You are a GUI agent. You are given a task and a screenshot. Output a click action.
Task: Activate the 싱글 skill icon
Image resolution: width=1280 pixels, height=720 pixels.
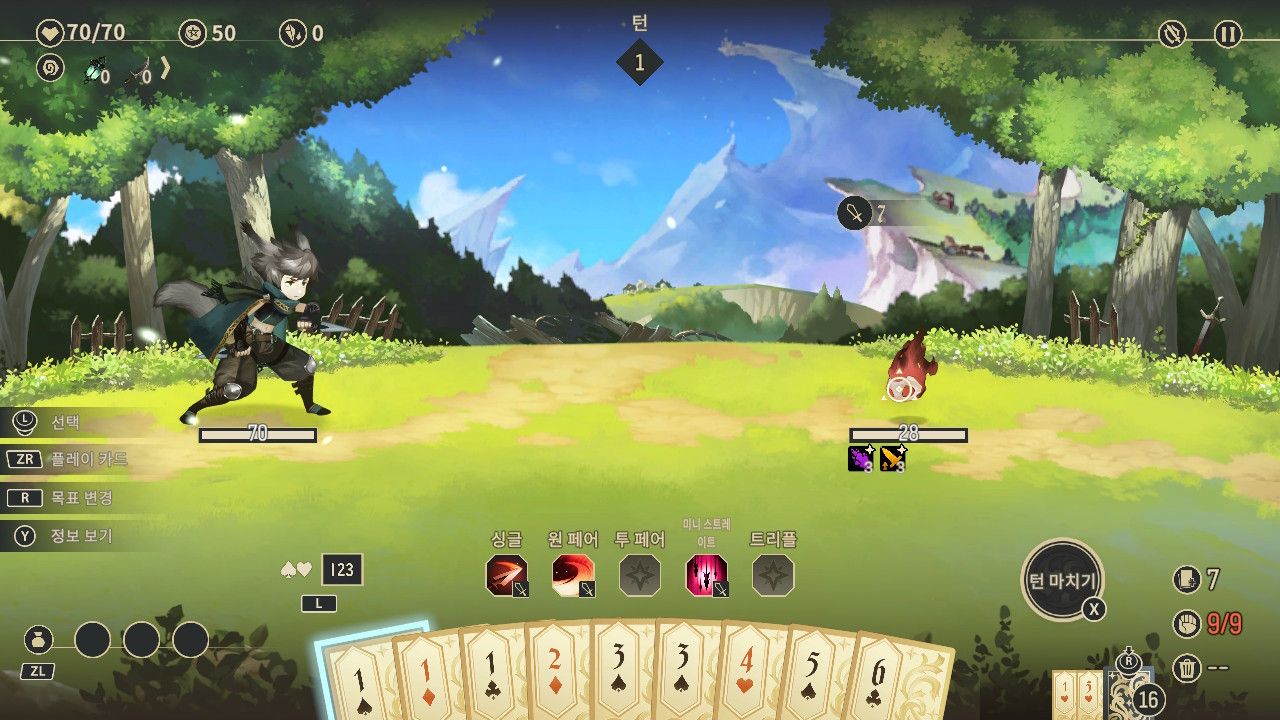(x=506, y=576)
